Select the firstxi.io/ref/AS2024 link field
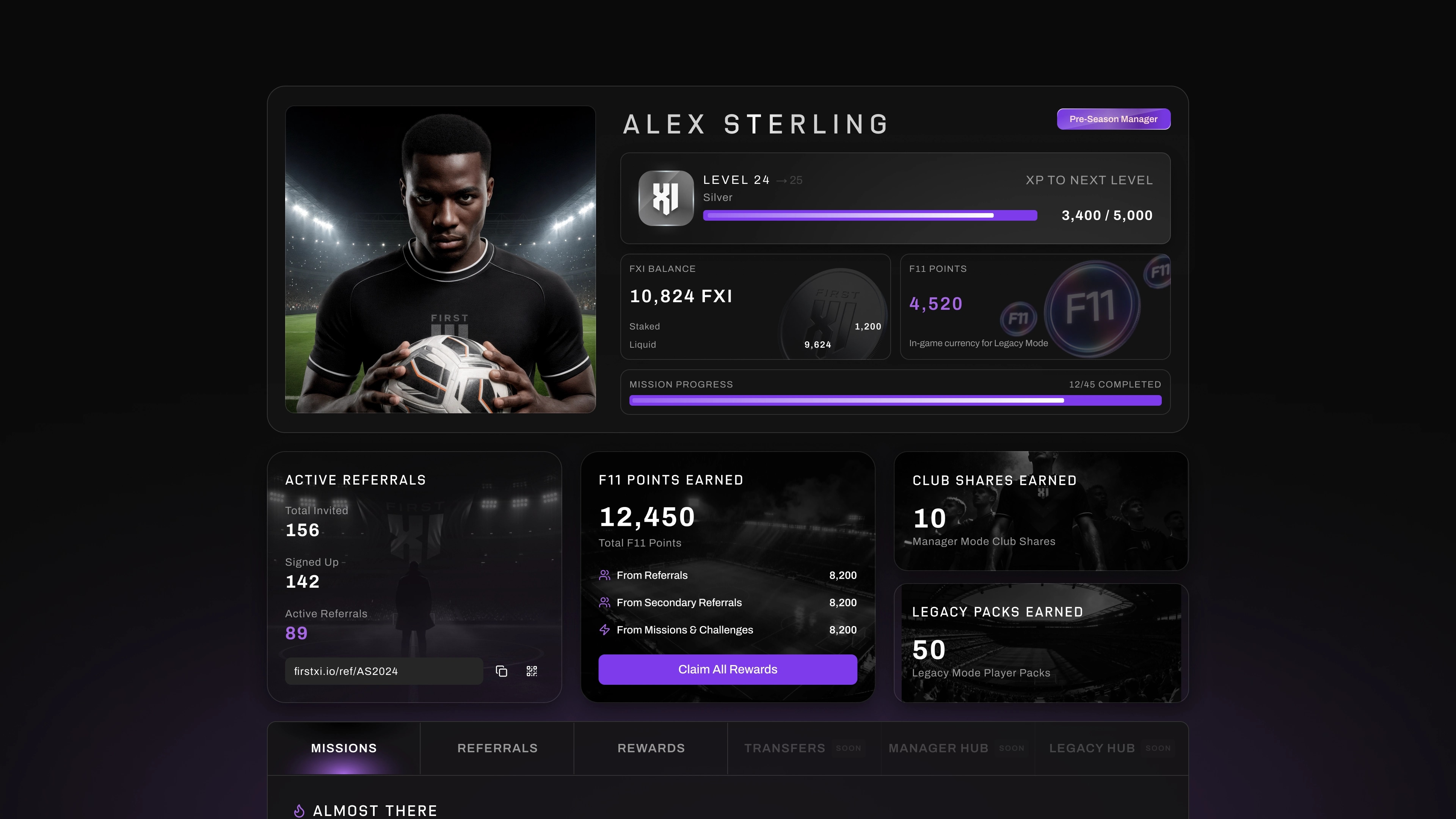This screenshot has height=819, width=1456. tap(384, 671)
